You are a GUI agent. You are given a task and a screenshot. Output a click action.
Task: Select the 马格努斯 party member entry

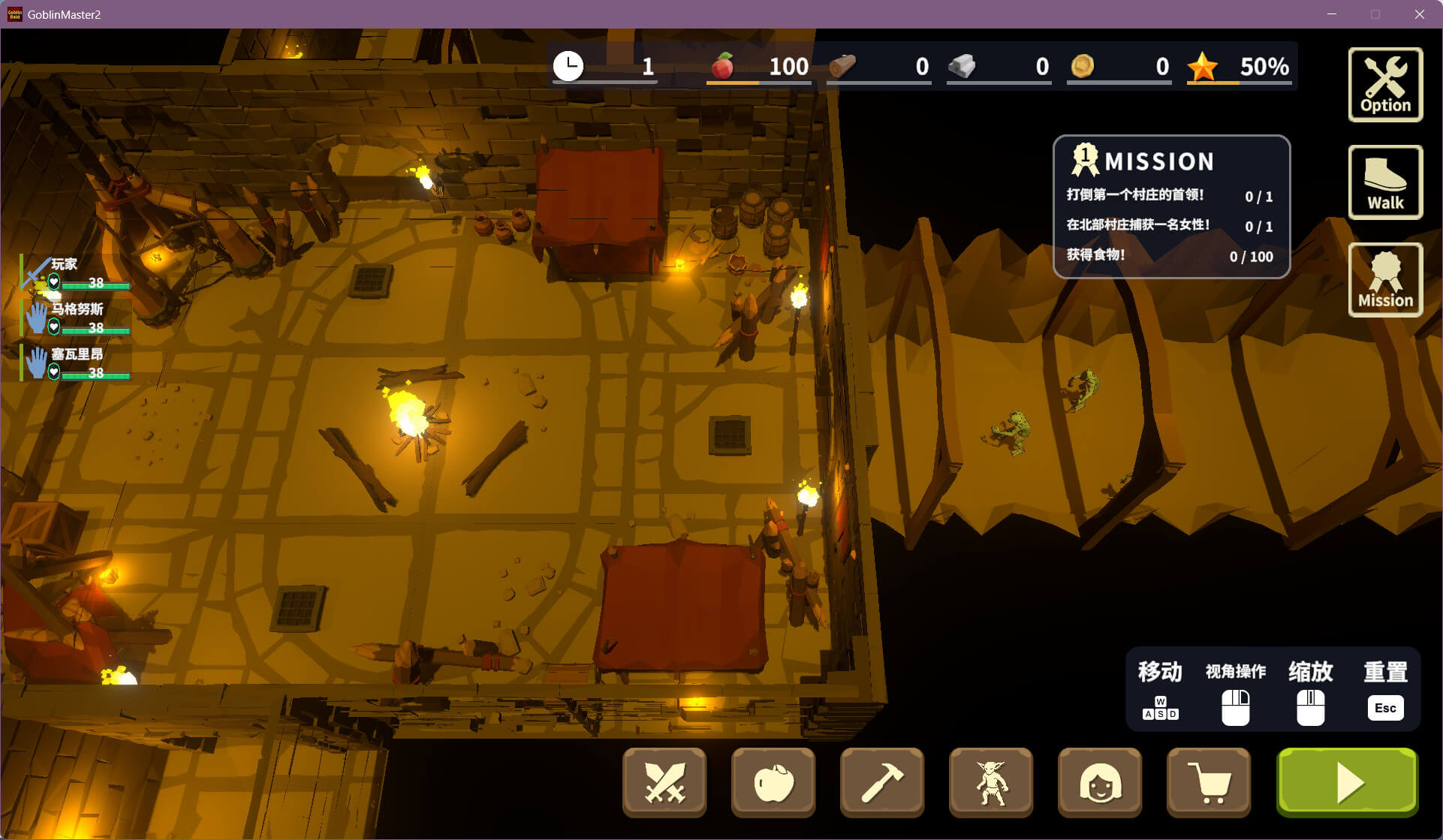76,318
